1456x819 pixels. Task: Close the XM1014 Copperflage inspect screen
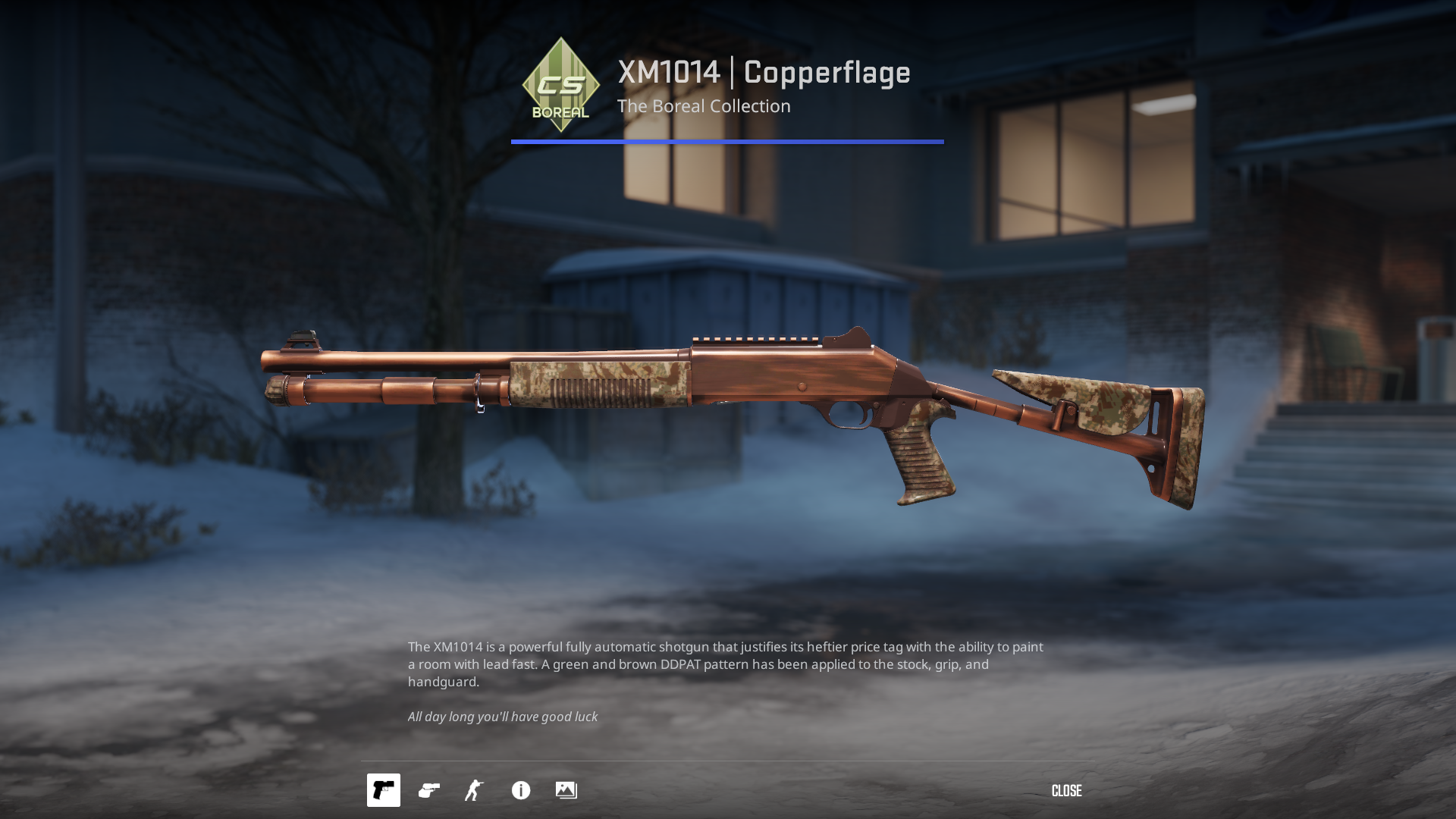1066,791
